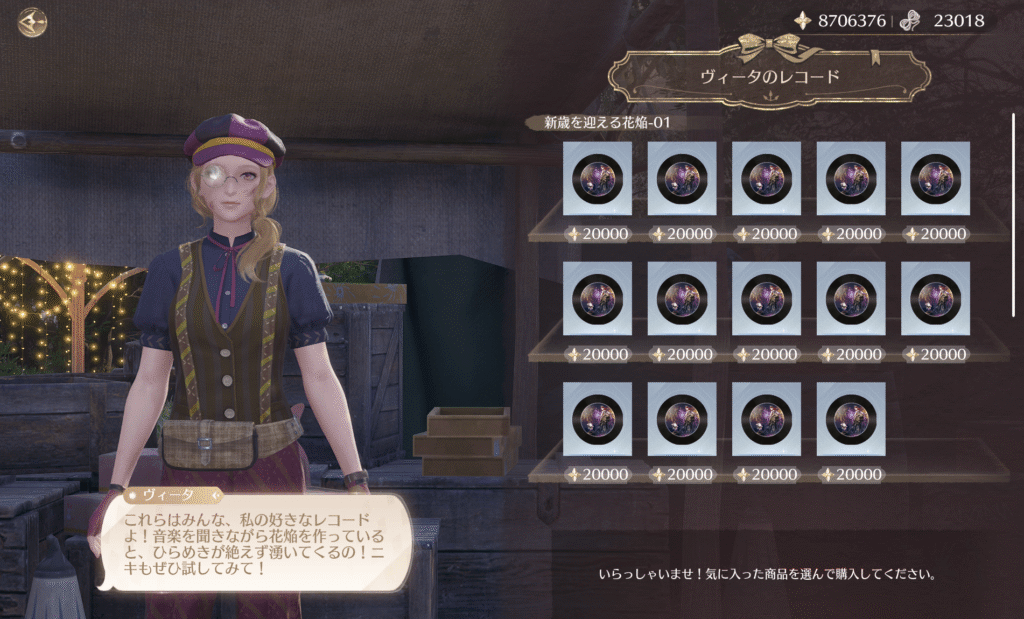1024x619 pixels.
Task: Go back using the arrow button
Action: [33, 22]
